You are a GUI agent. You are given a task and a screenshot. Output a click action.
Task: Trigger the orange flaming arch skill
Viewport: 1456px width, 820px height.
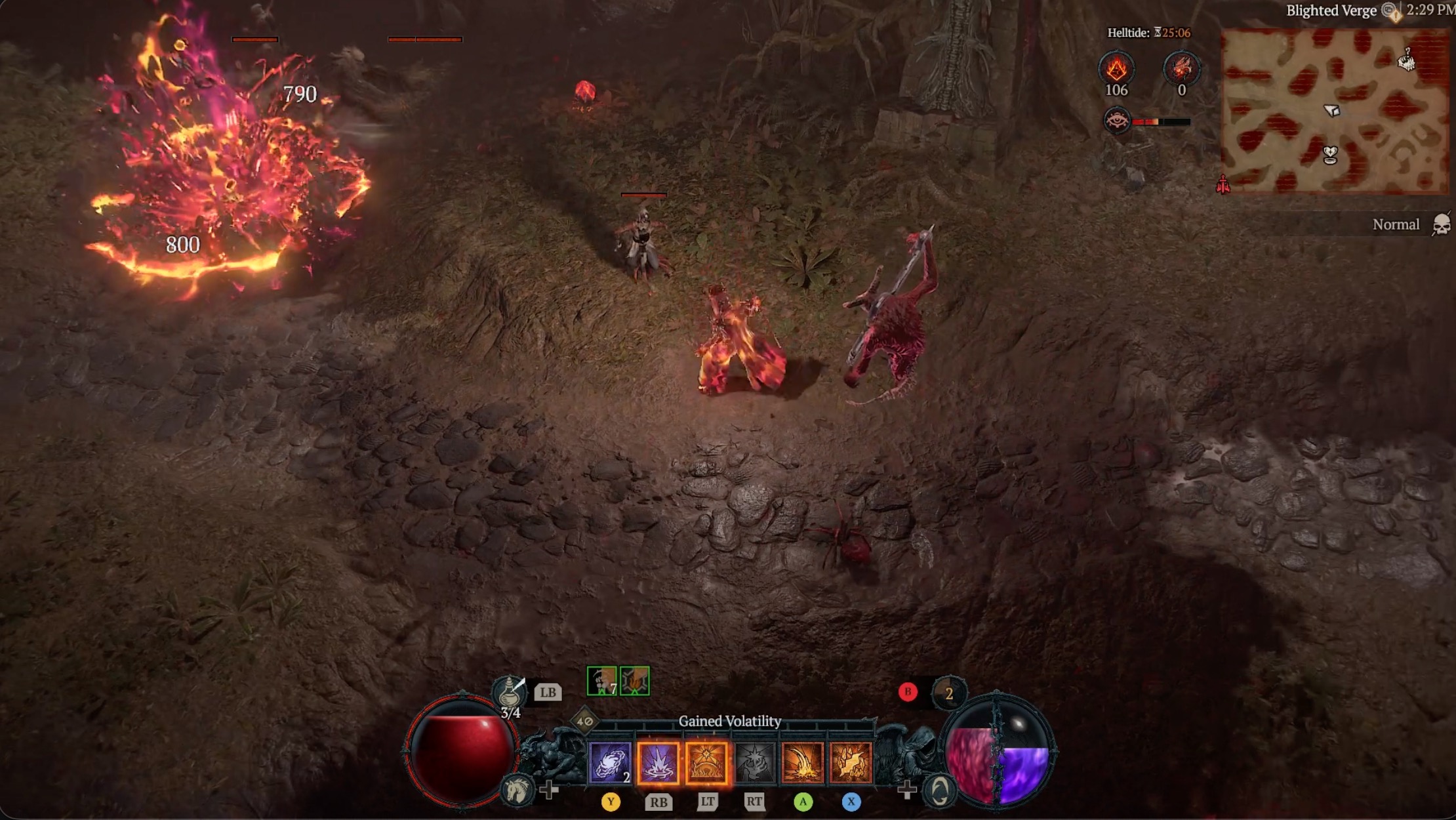tap(706, 762)
